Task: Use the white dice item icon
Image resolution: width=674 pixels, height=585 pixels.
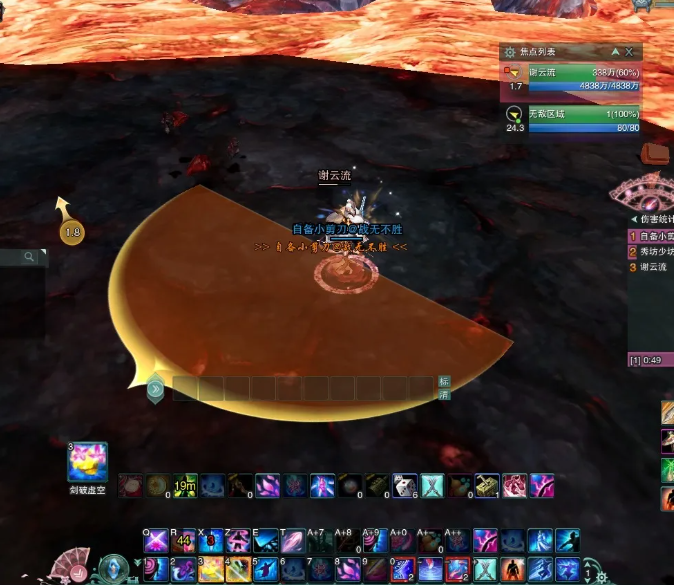Action: click(x=404, y=486)
